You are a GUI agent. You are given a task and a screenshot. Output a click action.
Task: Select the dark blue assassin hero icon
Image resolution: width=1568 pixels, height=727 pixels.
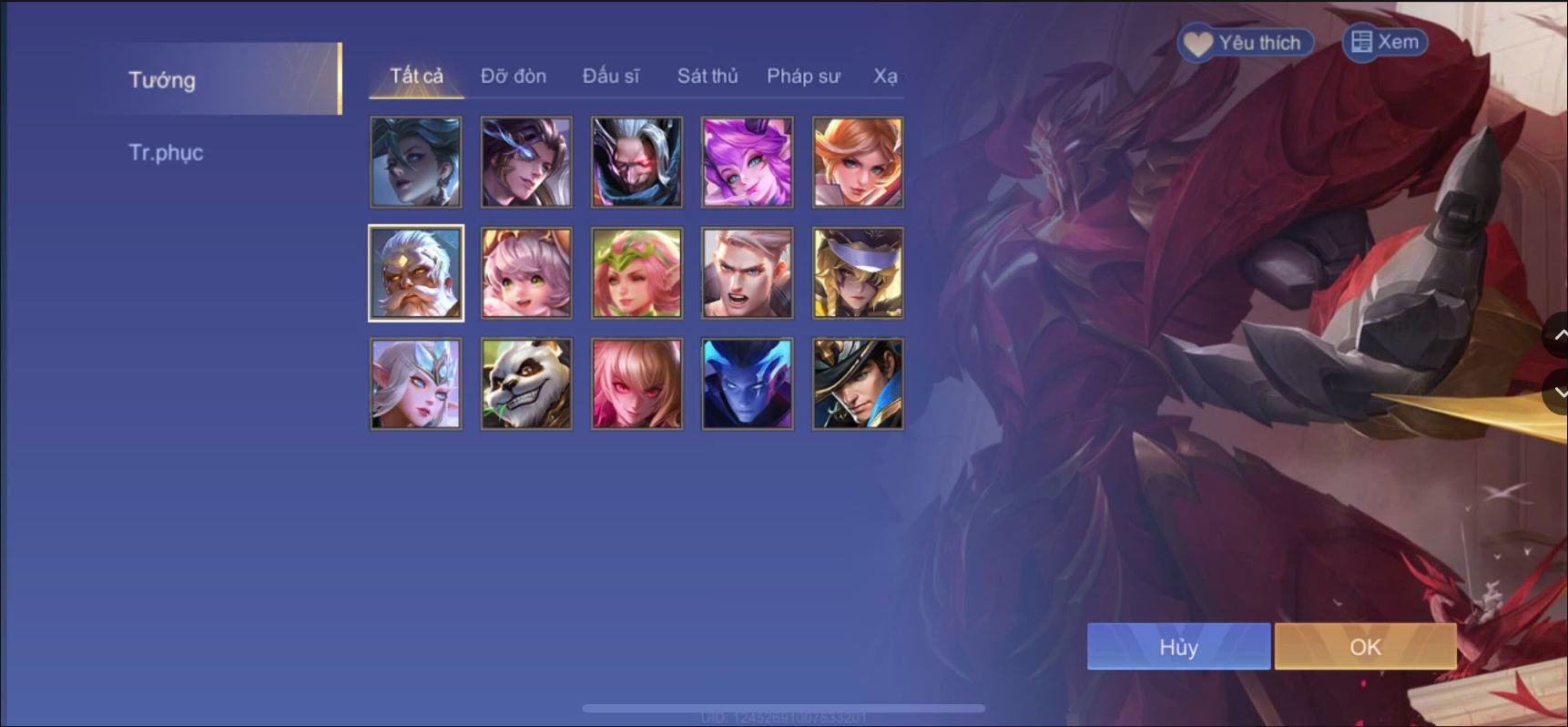point(747,384)
